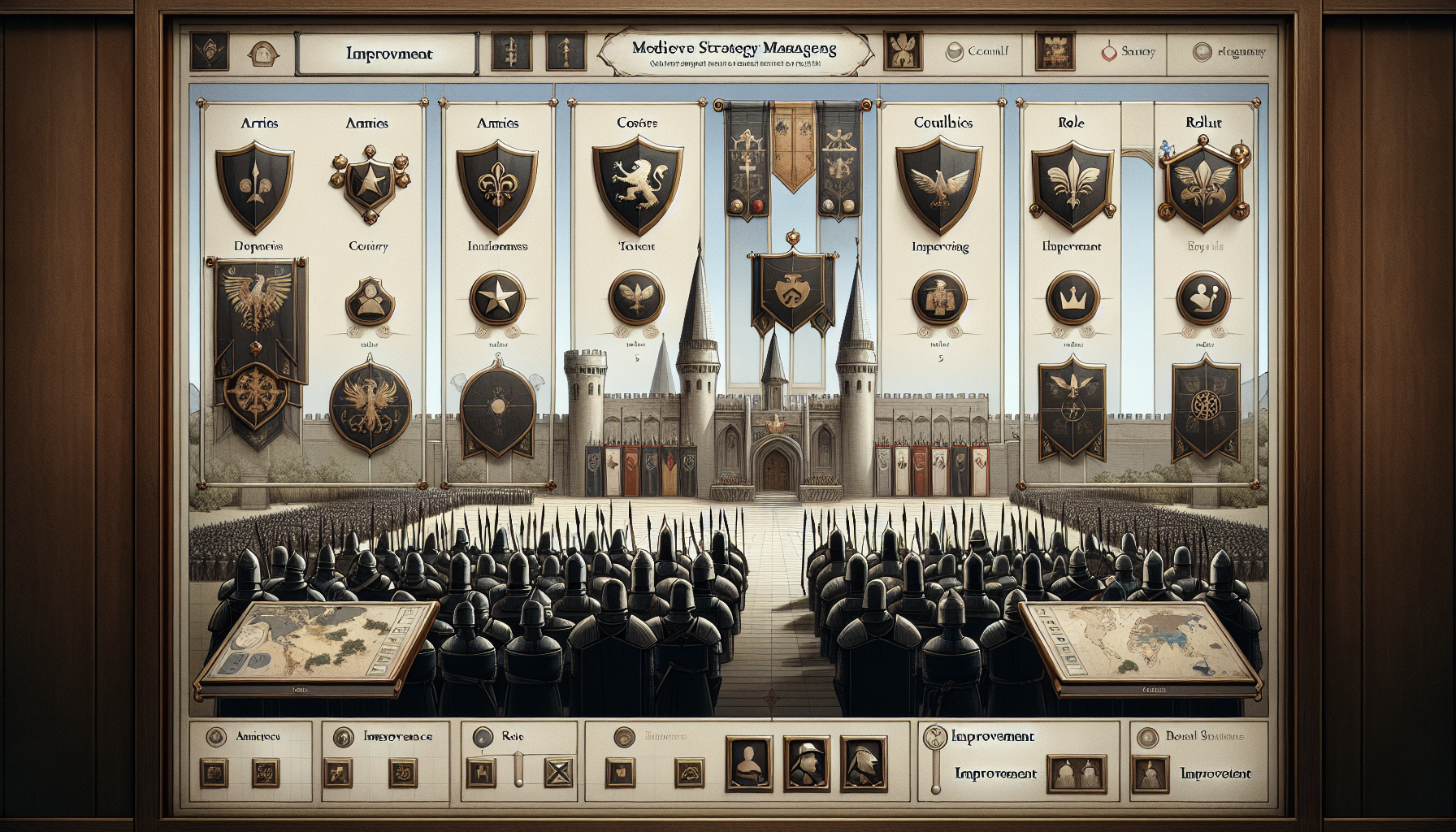Select the Counill option in the header
Image resolution: width=1456 pixels, height=832 pixels.
pos(977,51)
